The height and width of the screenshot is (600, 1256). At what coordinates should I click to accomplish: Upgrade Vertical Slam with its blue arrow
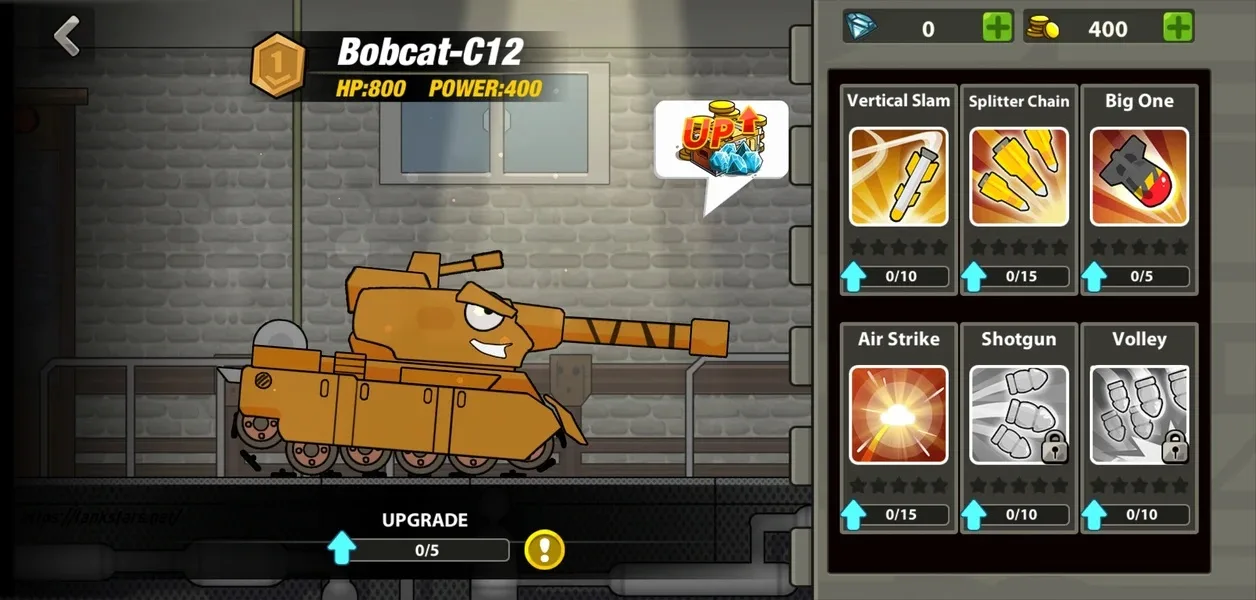point(853,276)
